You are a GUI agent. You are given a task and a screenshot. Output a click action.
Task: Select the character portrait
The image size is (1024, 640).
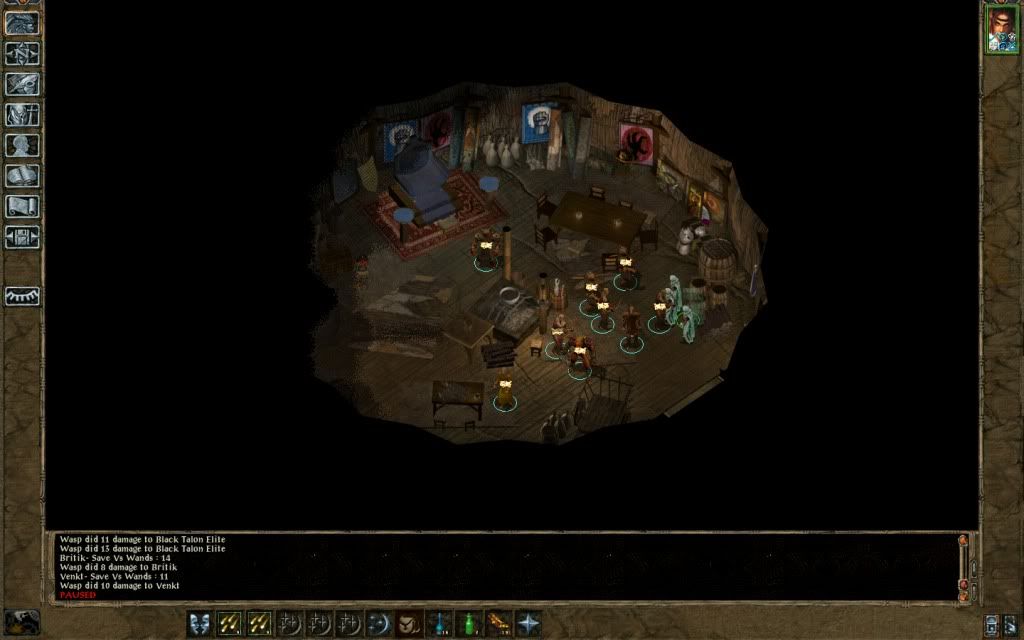click(1001, 30)
